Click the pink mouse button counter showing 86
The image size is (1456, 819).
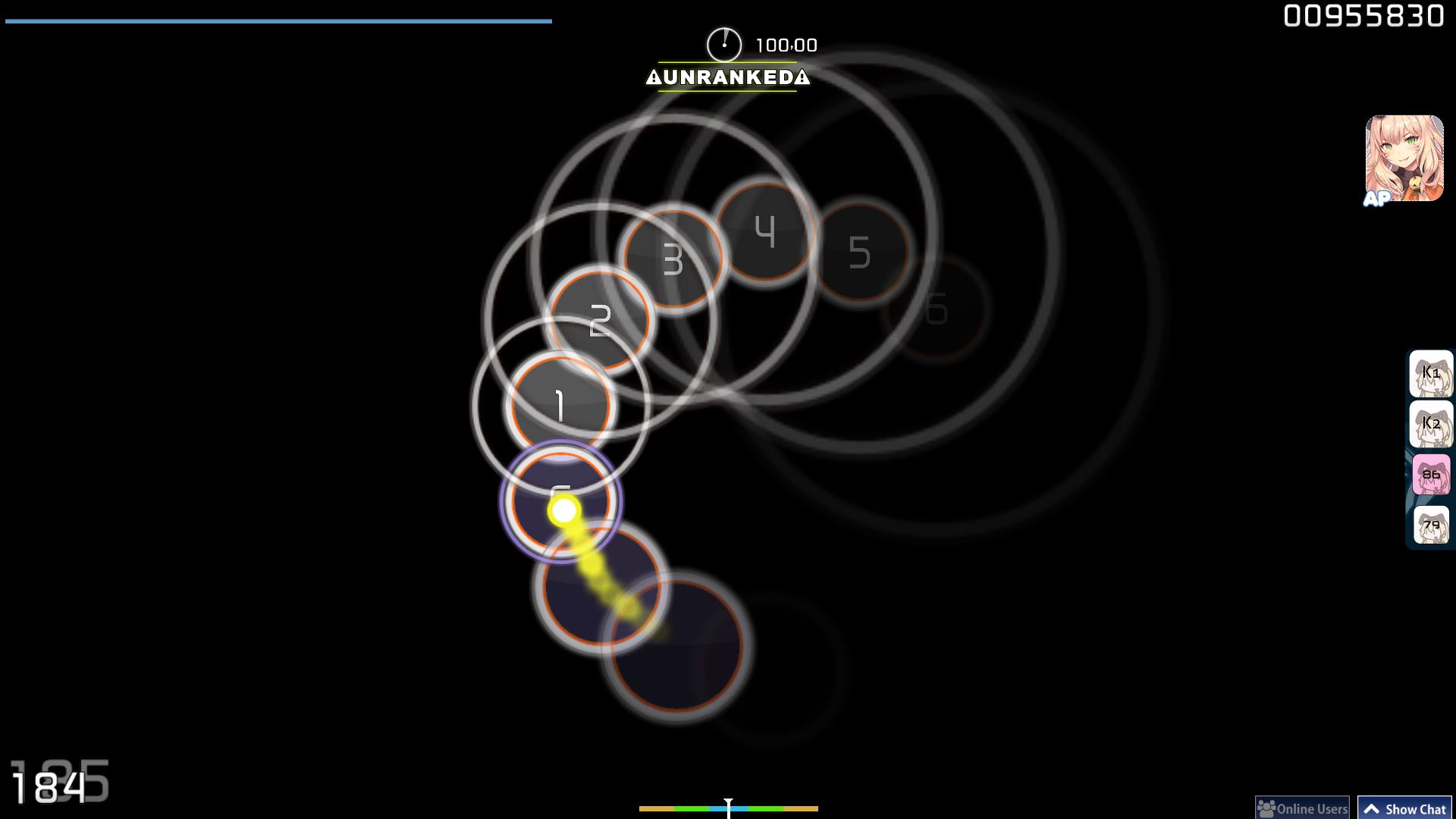pyautogui.click(x=1431, y=472)
